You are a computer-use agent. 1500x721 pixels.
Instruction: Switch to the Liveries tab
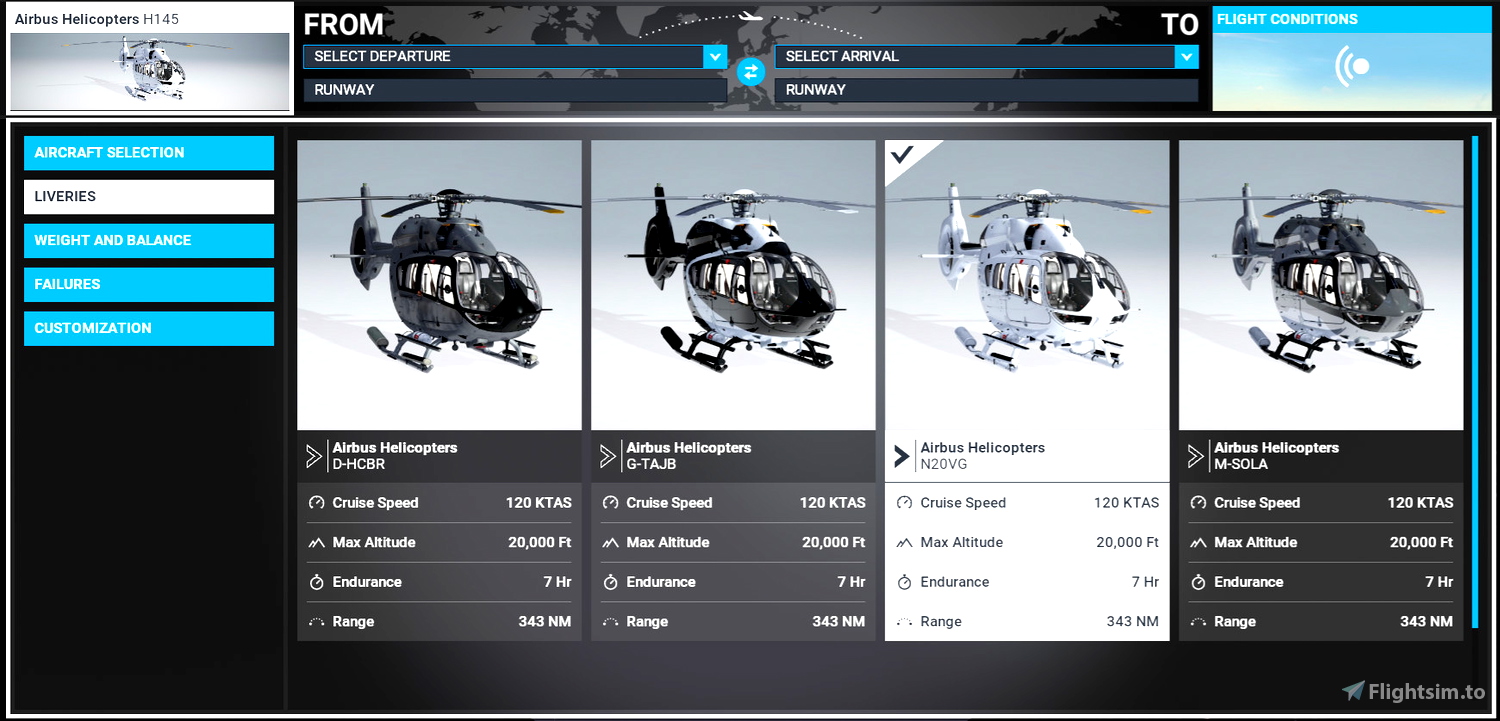tap(148, 196)
